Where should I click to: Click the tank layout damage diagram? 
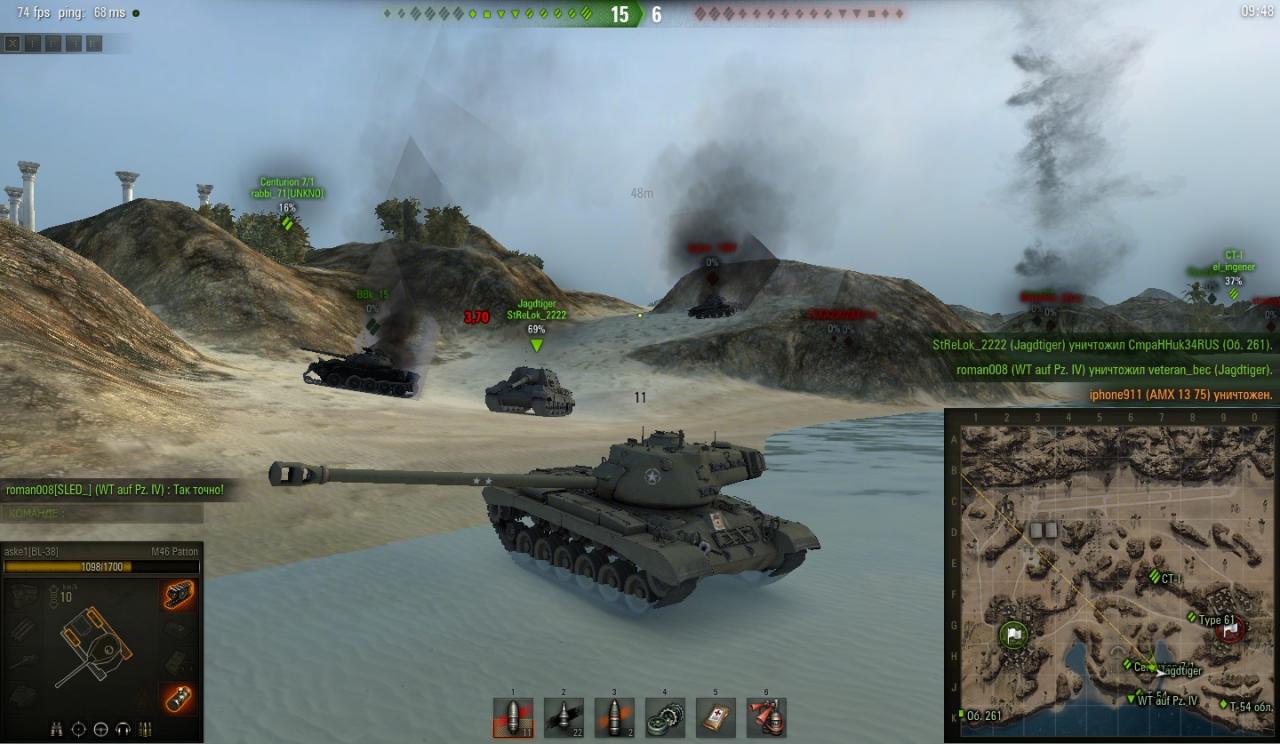(95, 645)
